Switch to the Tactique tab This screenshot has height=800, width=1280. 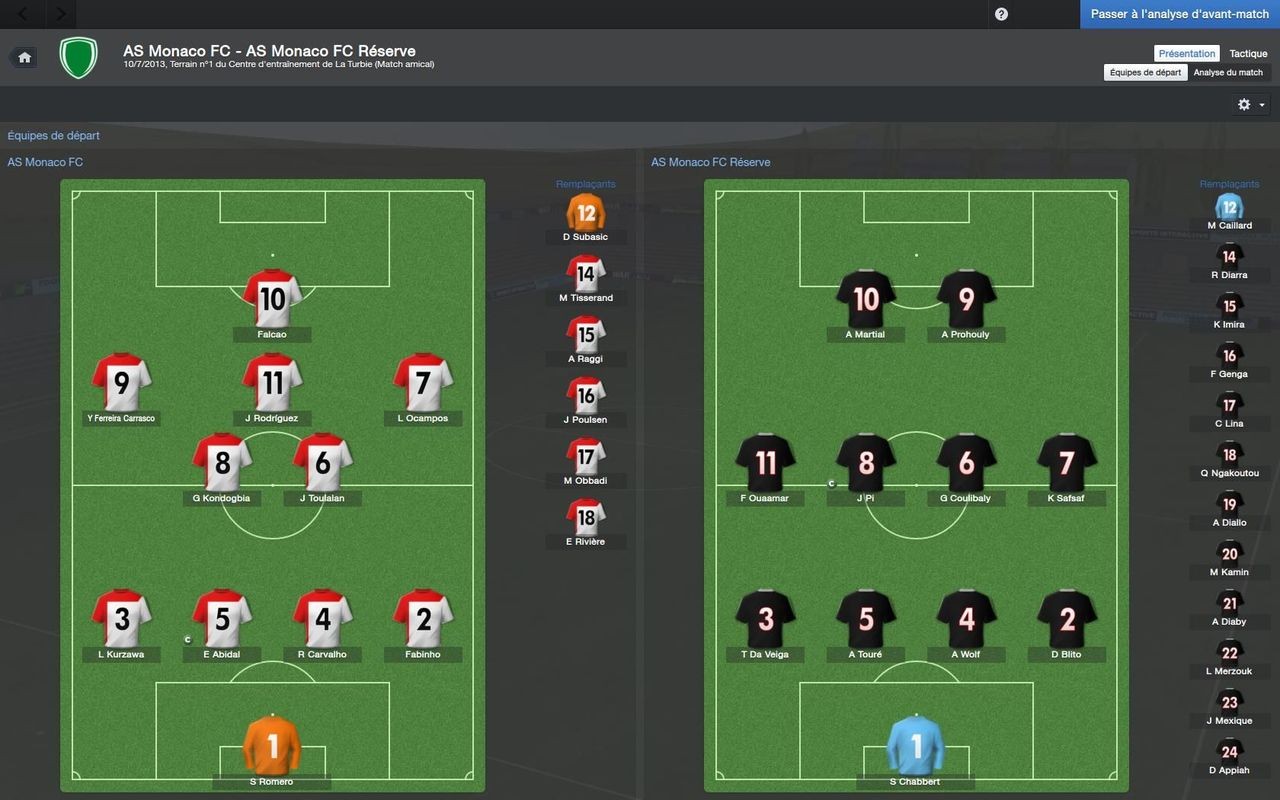tap(1248, 54)
